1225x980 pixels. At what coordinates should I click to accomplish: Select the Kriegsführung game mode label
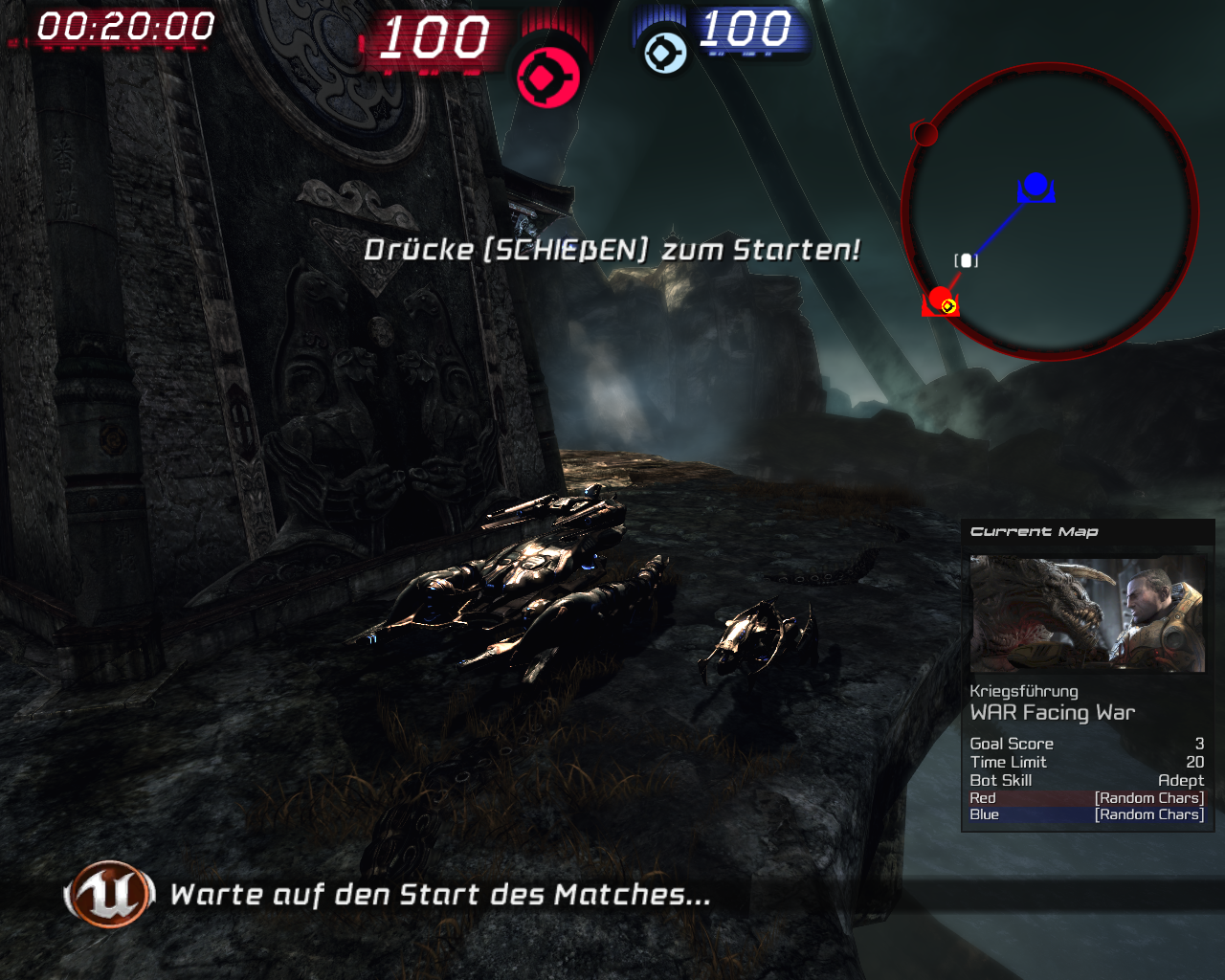click(x=1024, y=691)
